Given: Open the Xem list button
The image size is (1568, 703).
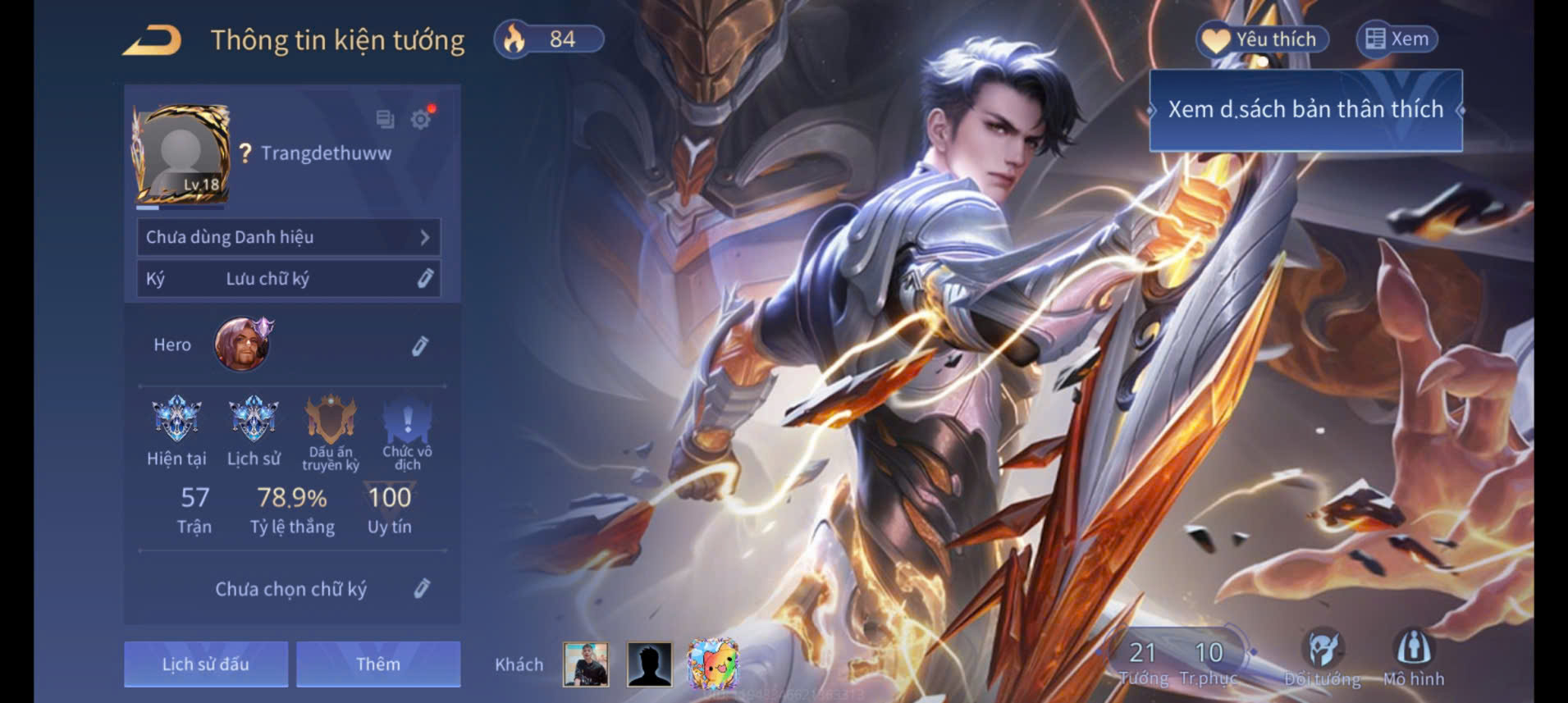Looking at the screenshot, I should pyautogui.click(x=1397, y=39).
